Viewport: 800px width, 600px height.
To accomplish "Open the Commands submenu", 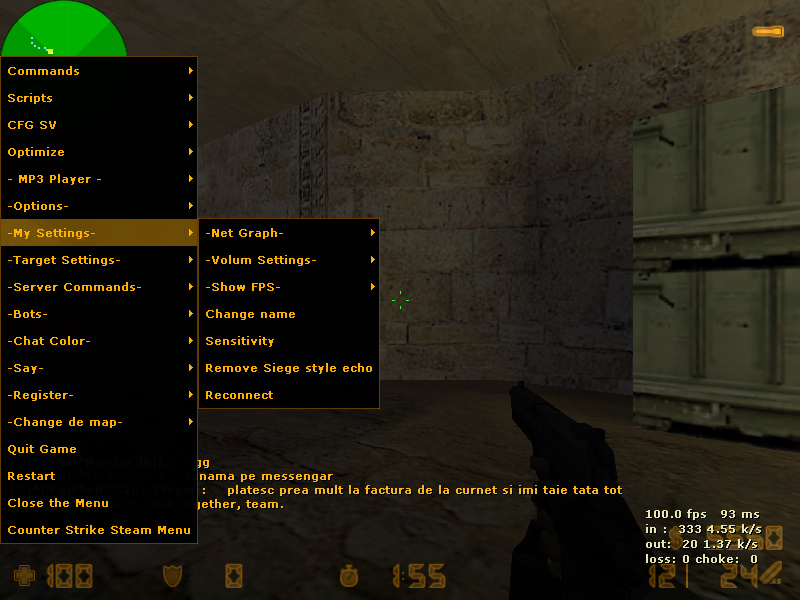I will click(x=99, y=71).
